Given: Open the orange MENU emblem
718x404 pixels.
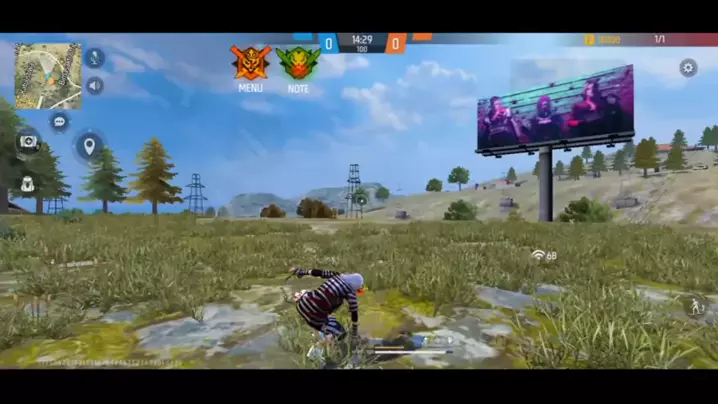Looking at the screenshot, I should point(251,63).
